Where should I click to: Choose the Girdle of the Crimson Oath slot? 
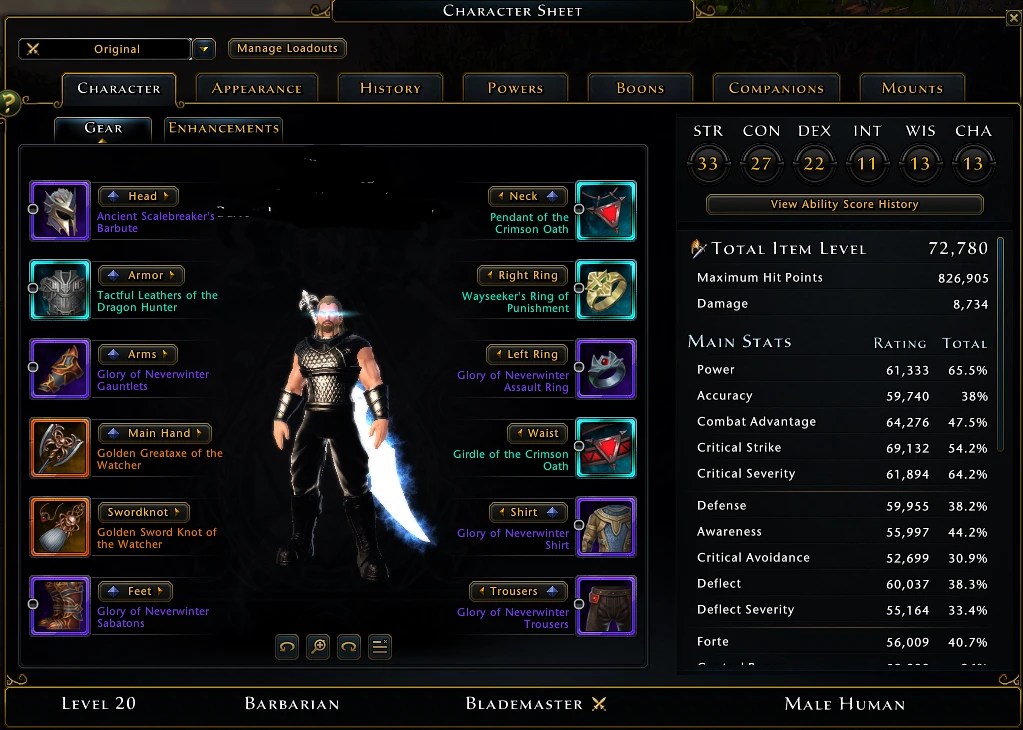[x=606, y=448]
